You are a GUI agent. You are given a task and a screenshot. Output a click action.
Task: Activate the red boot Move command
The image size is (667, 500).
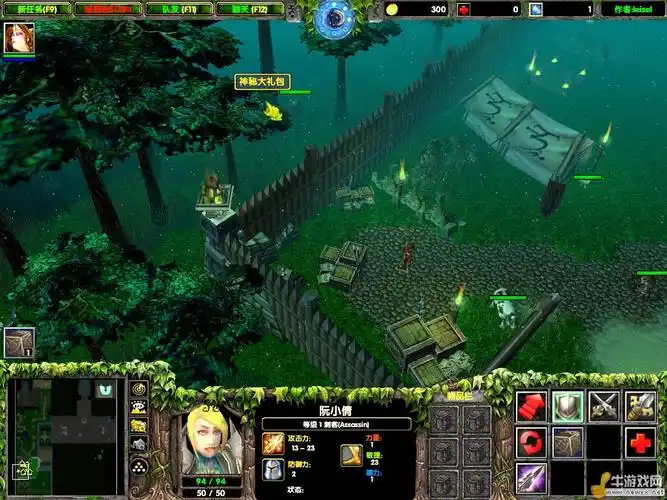pyautogui.click(x=531, y=406)
